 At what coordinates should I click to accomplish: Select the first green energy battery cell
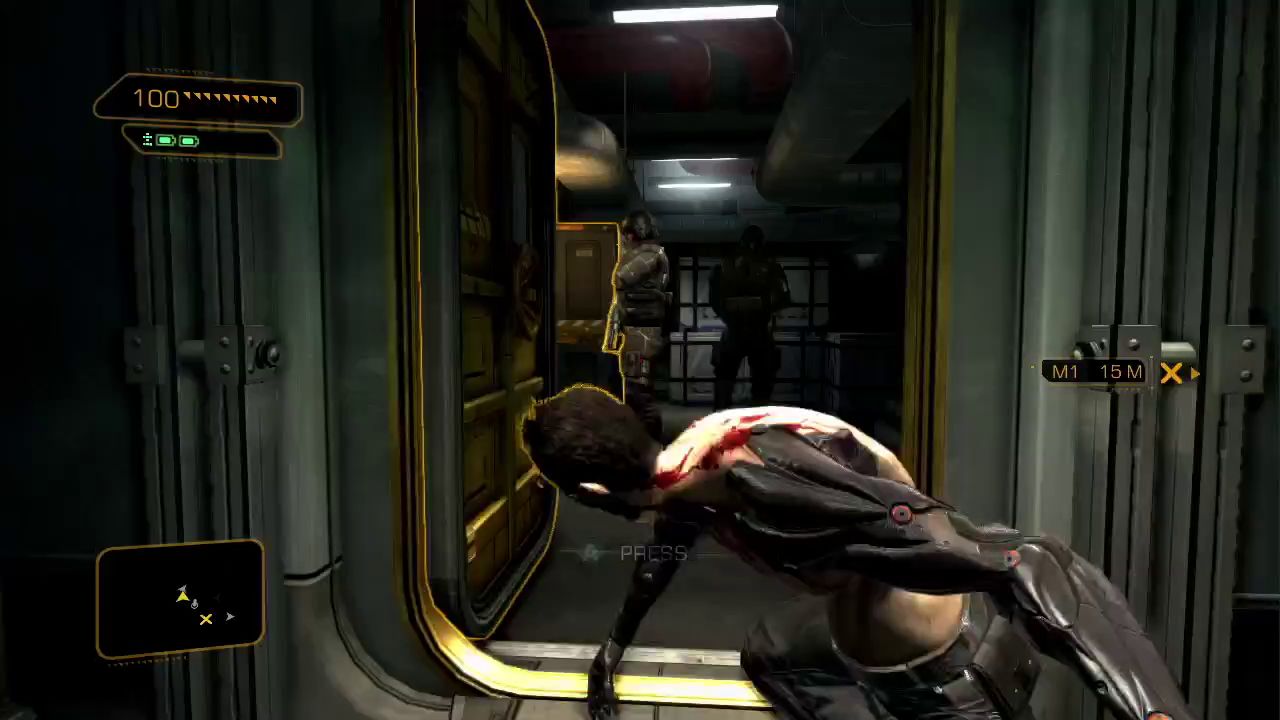tap(166, 140)
